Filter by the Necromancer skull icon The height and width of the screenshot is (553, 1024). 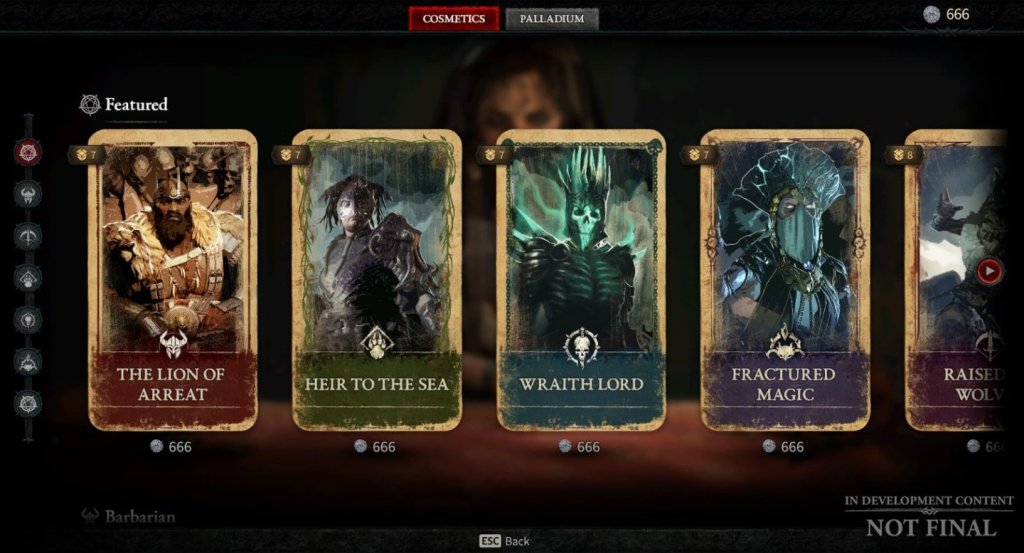(28, 320)
